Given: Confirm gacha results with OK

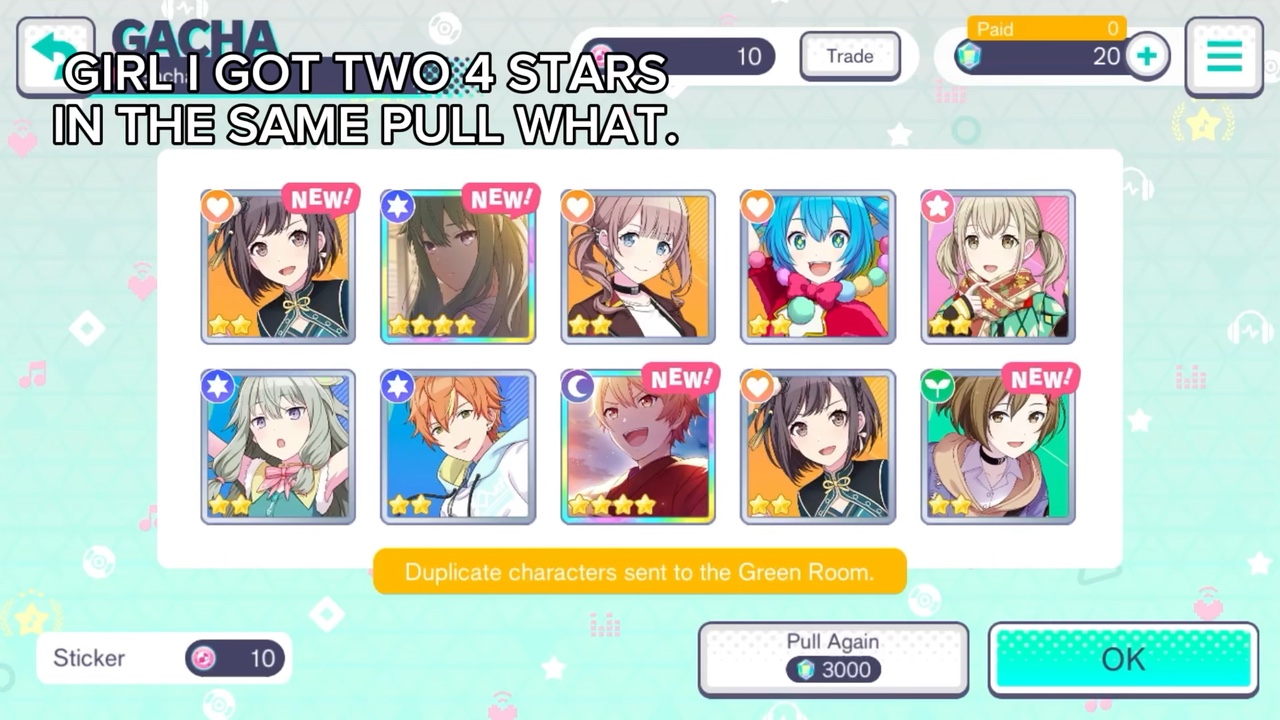Looking at the screenshot, I should [1123, 659].
